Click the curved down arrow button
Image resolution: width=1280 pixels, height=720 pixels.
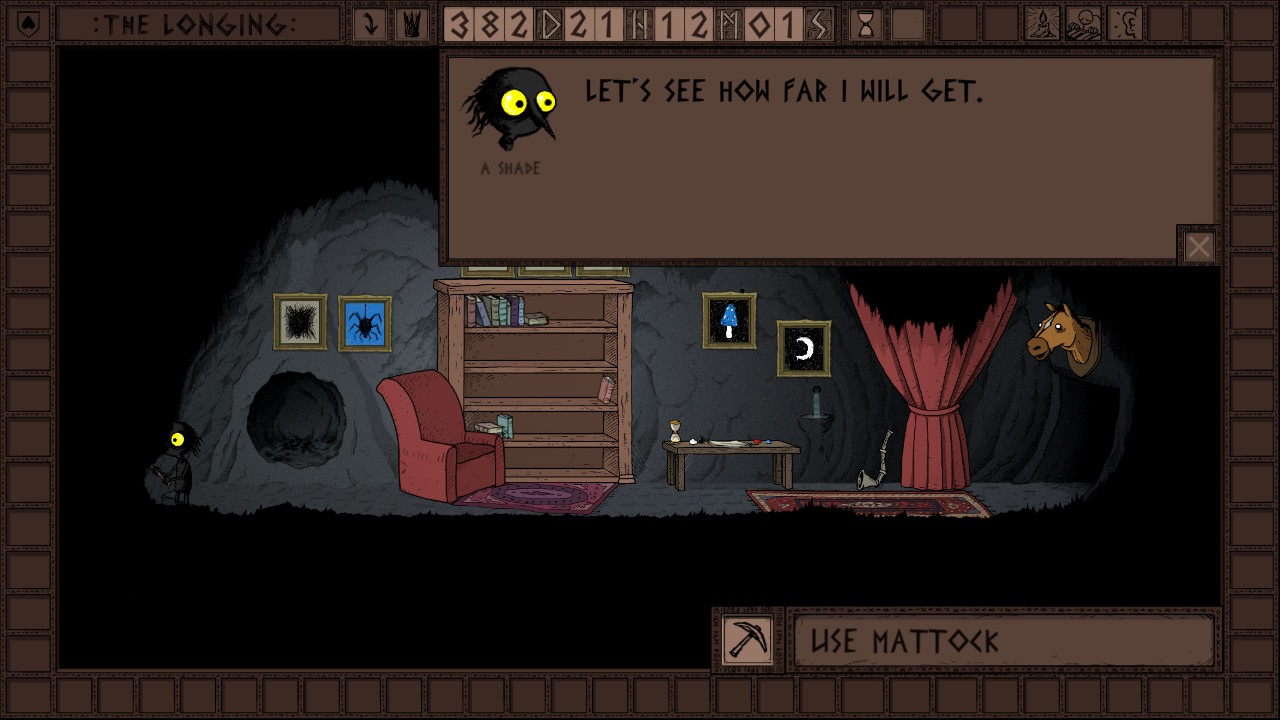[371, 24]
